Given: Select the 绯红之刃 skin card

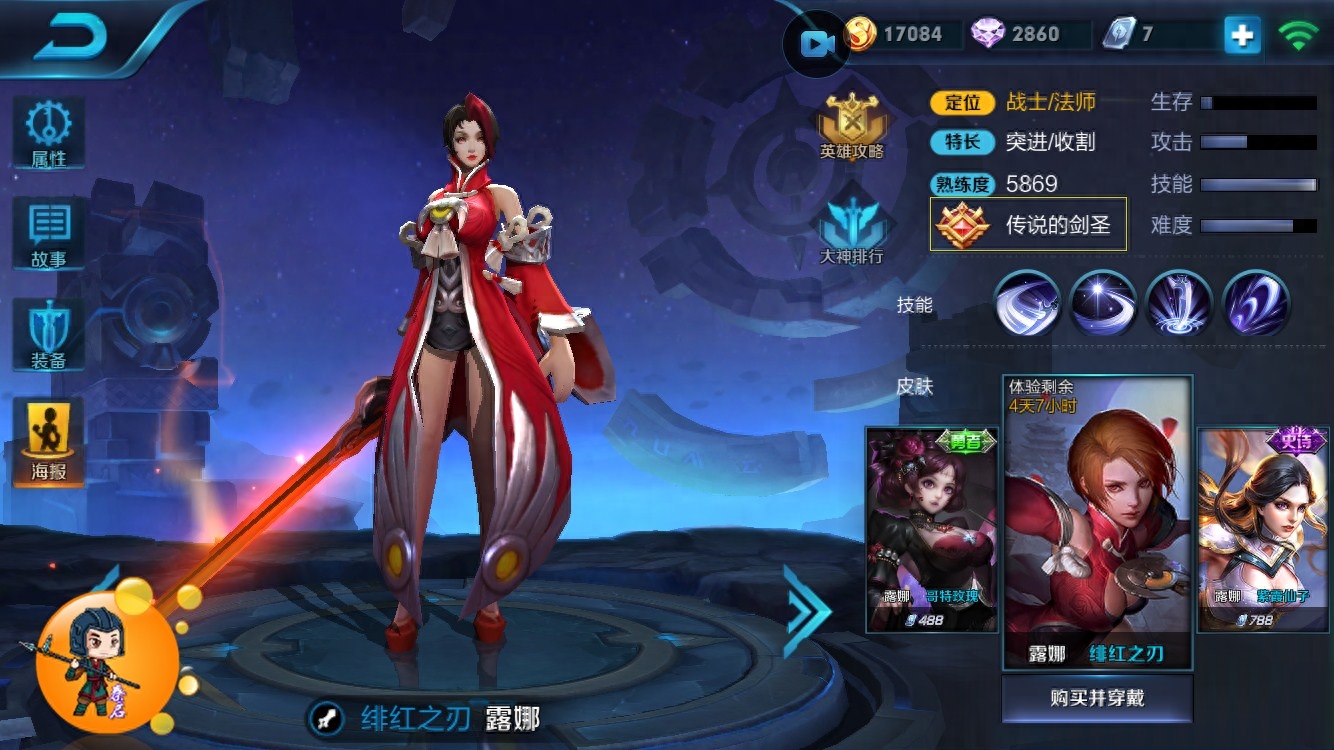Looking at the screenshot, I should click(1097, 522).
